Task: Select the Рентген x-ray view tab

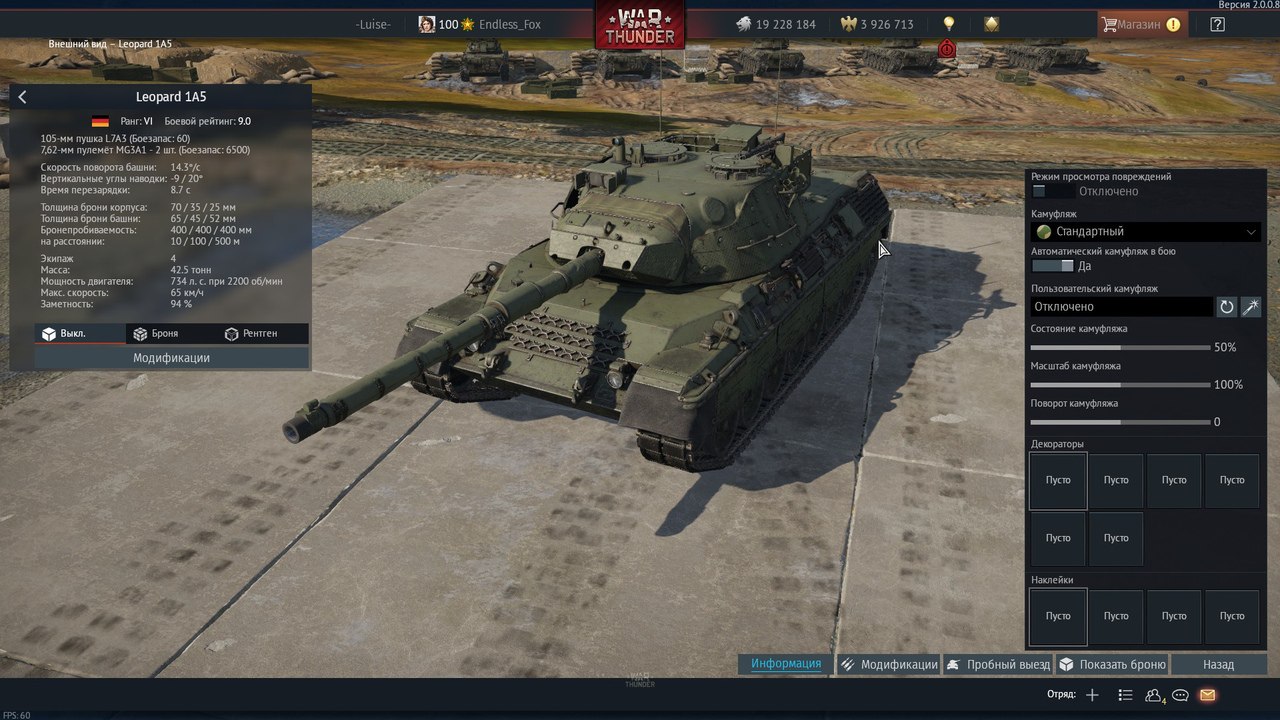Action: (x=251, y=333)
